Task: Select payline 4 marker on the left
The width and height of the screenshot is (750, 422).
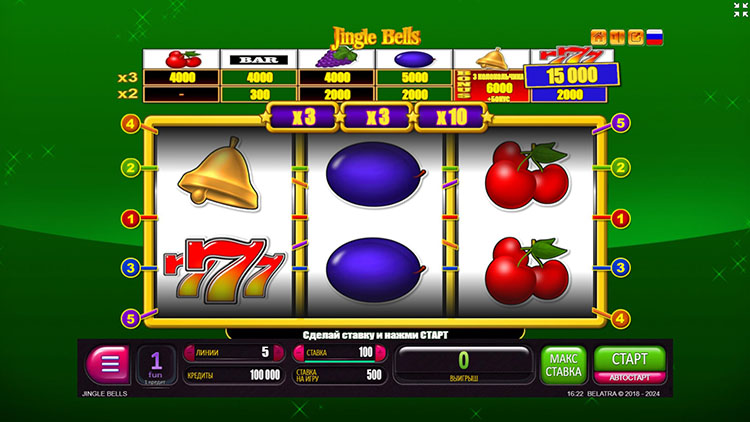Action: pyautogui.click(x=129, y=124)
